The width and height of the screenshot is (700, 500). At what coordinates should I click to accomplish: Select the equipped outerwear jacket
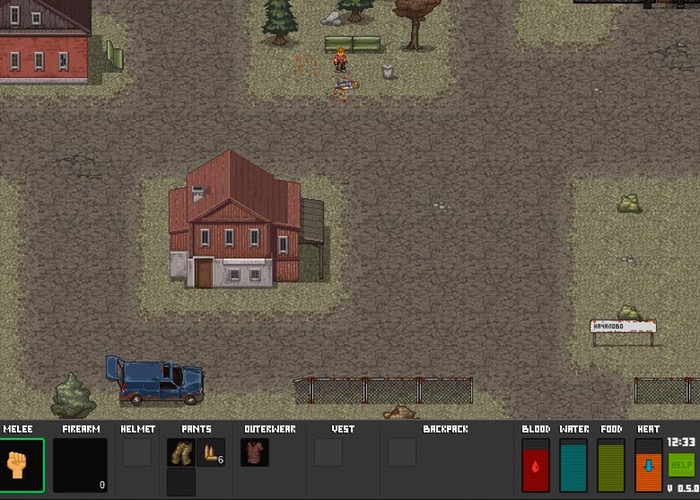[x=255, y=453]
